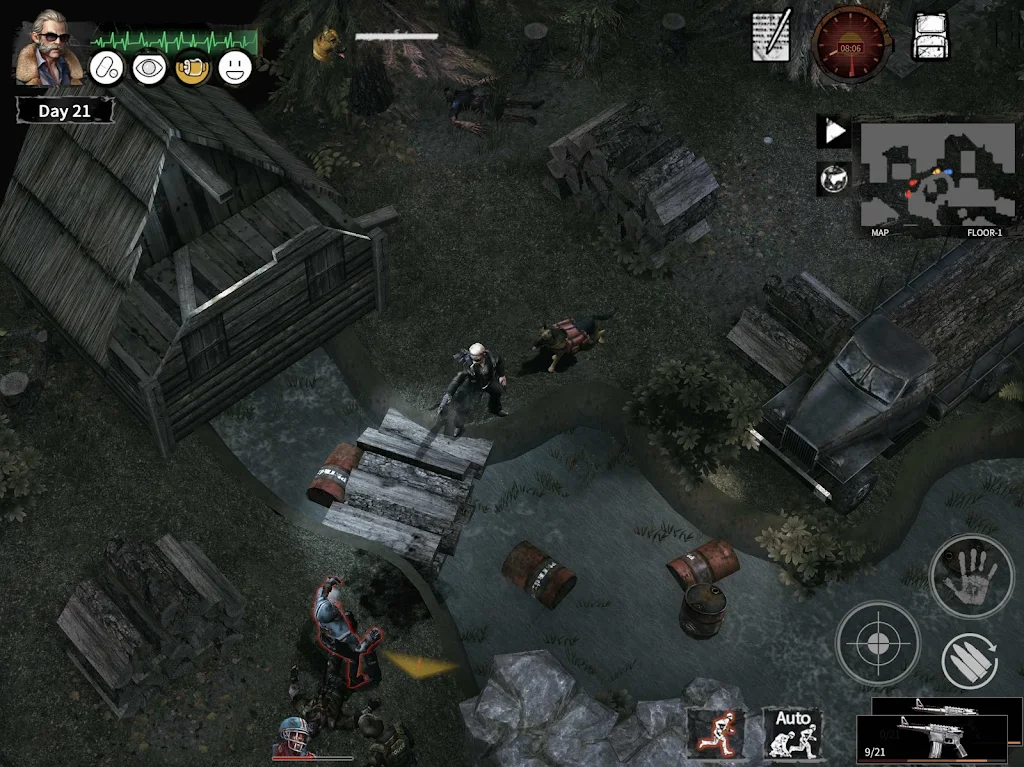Check the smiley face mood status
Viewport: 1024px width, 767px height.
[x=235, y=68]
